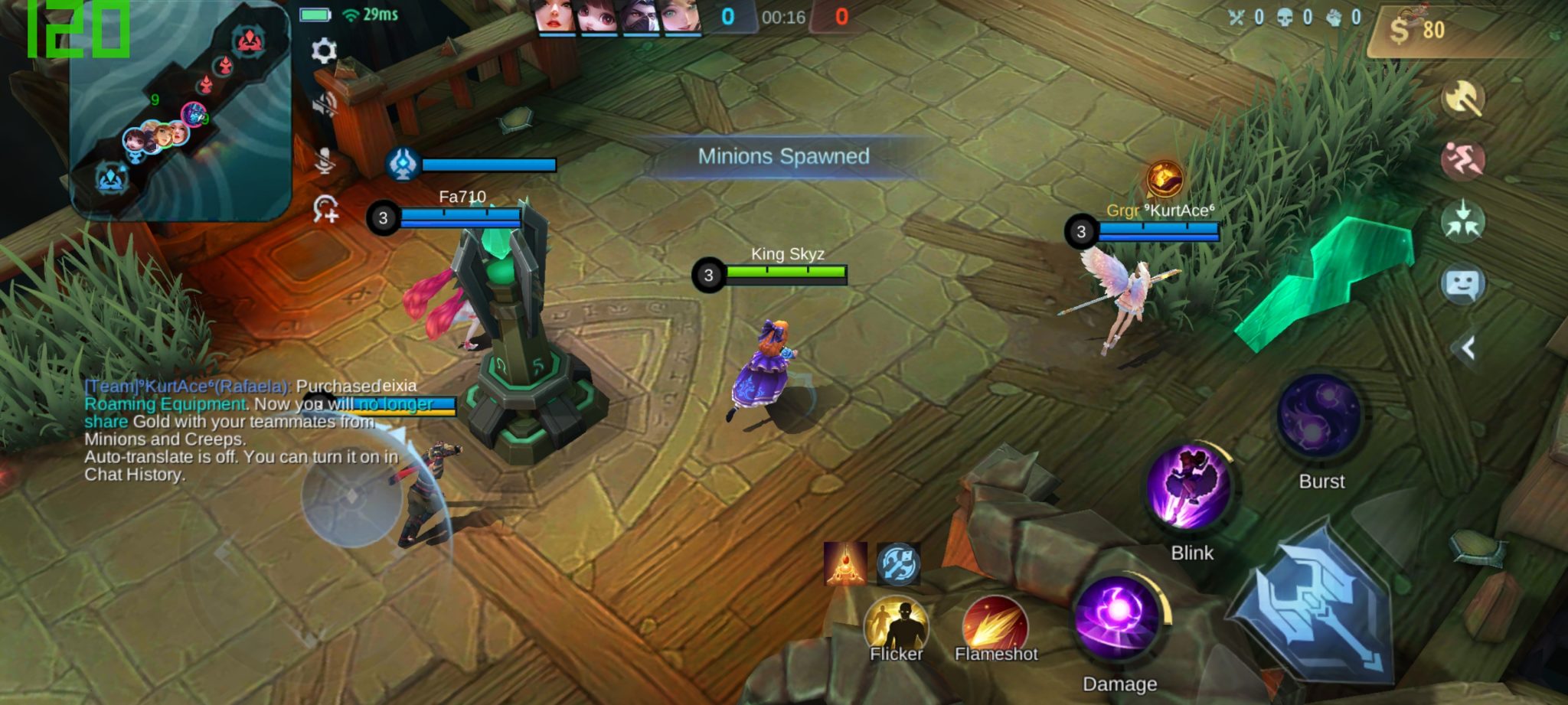1568x705 pixels.
Task: Open the scoreboard via top hero portraits
Action: click(x=619, y=18)
